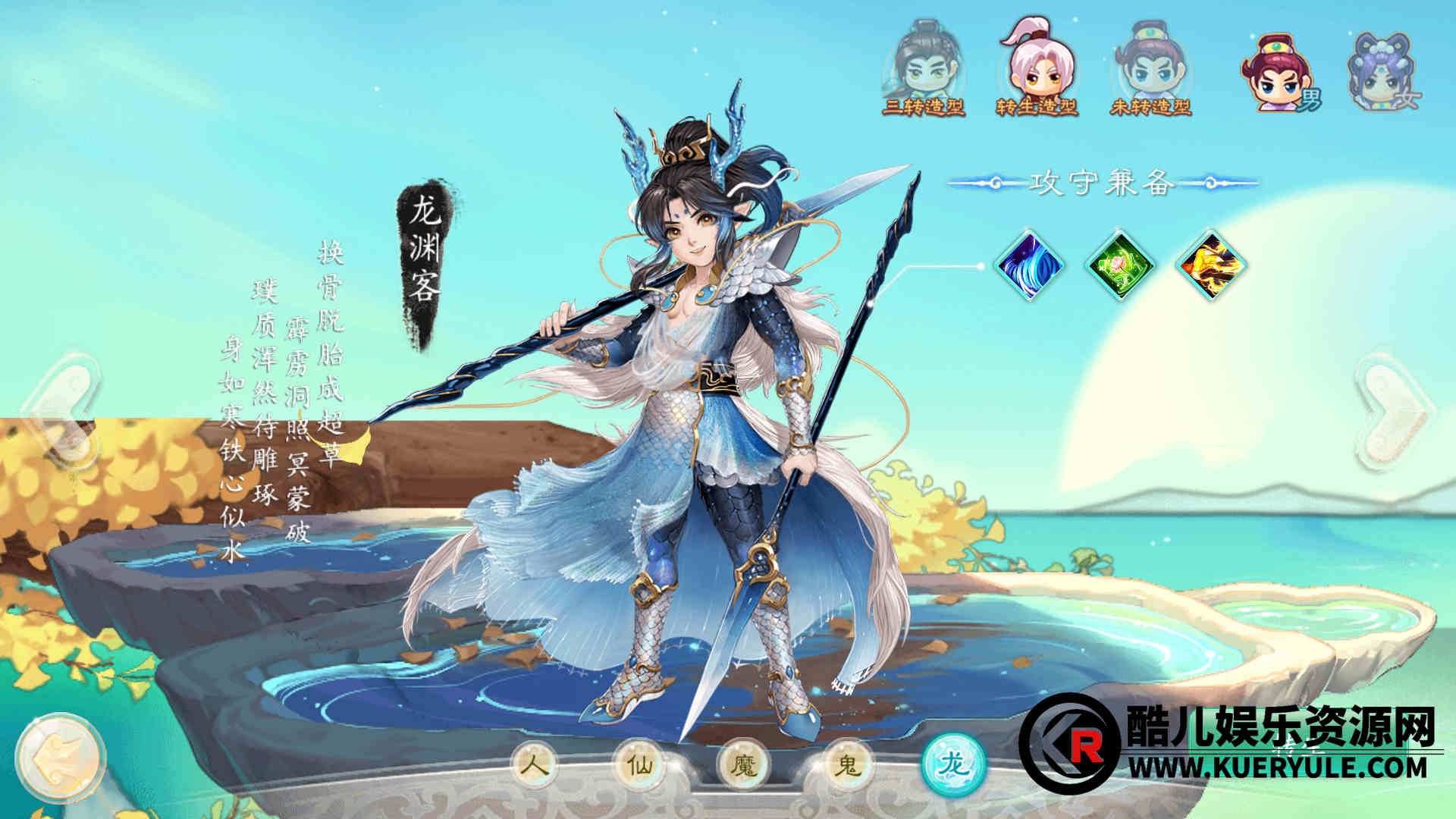View the green lotus skill icon
1456x819 pixels.
pyautogui.click(x=1120, y=265)
